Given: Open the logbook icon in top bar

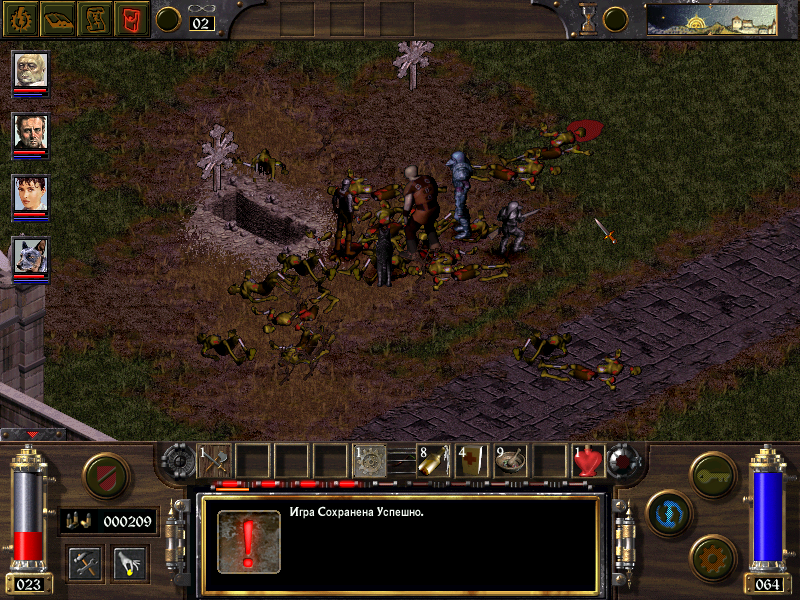Looking at the screenshot, I should pos(59,18).
